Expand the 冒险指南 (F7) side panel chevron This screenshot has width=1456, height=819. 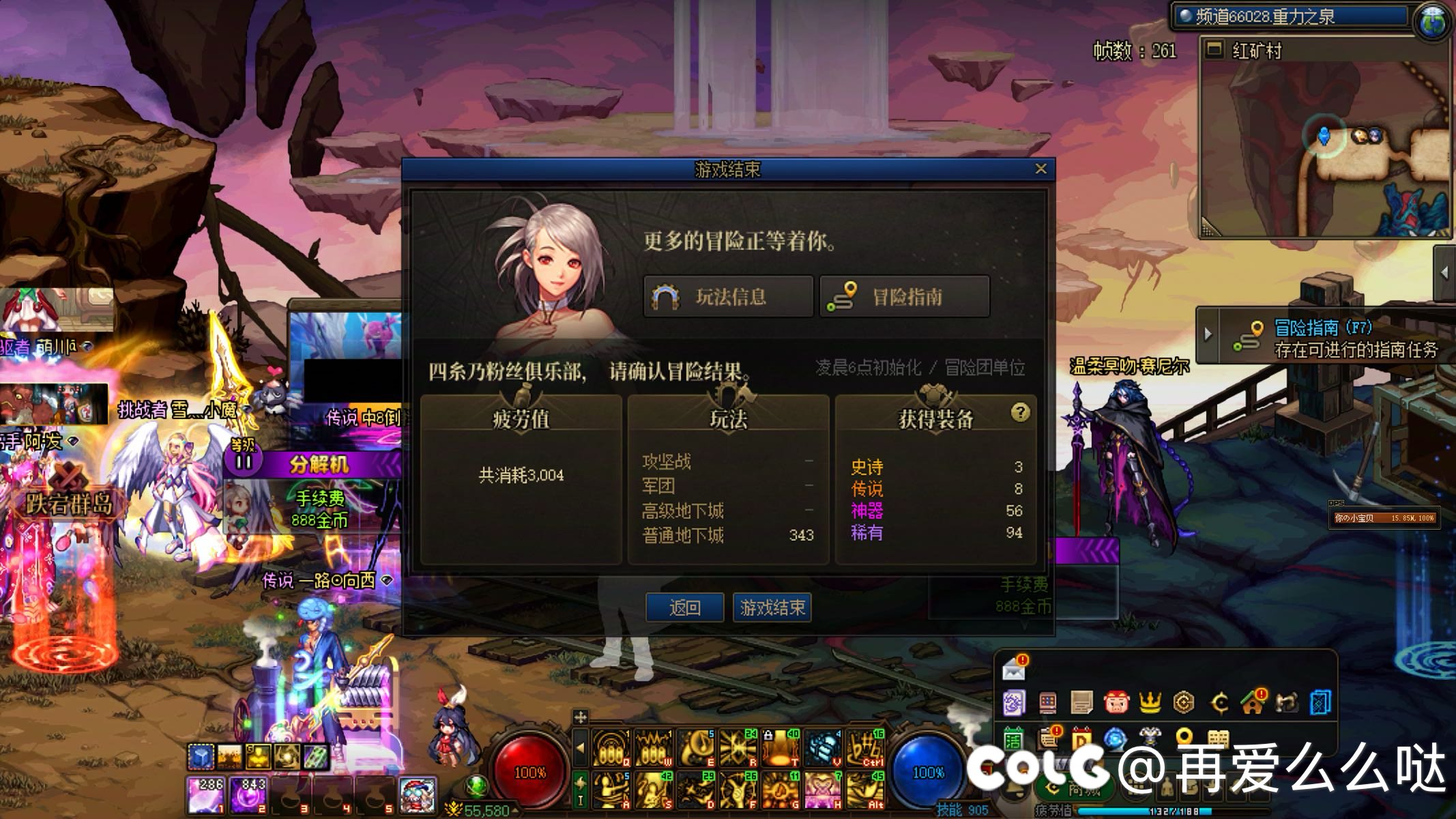pyautogui.click(x=1208, y=334)
